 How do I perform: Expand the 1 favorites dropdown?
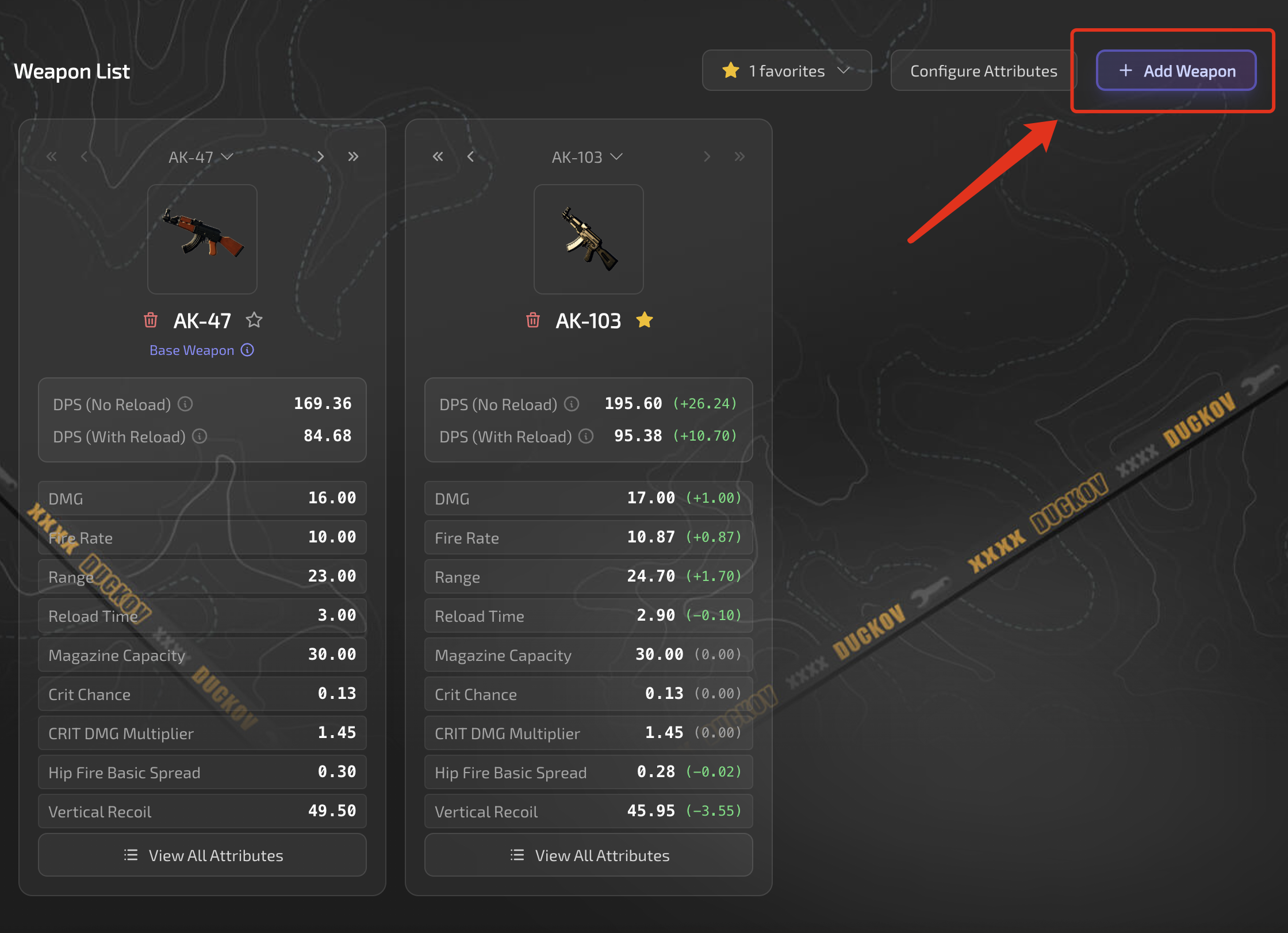(x=786, y=71)
